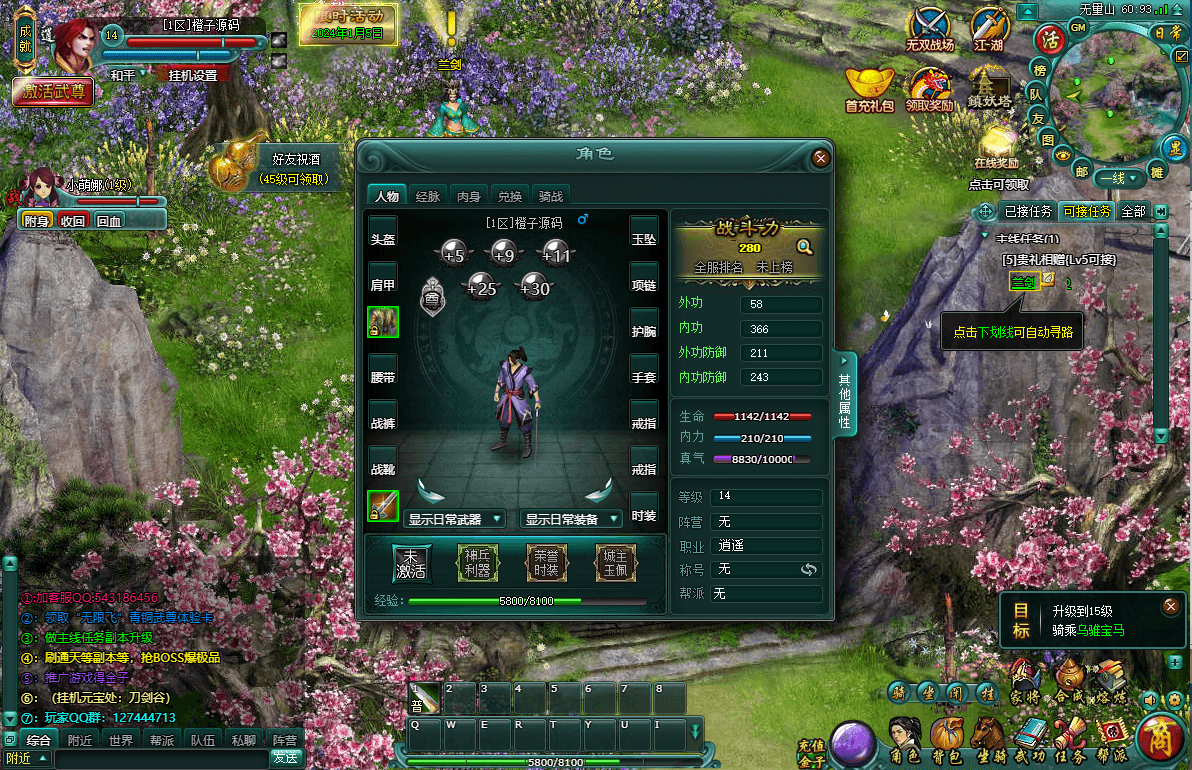Viewport: 1192px width, 770px height.
Task: Open the 显示日常武器 dropdown
Action: (454, 519)
